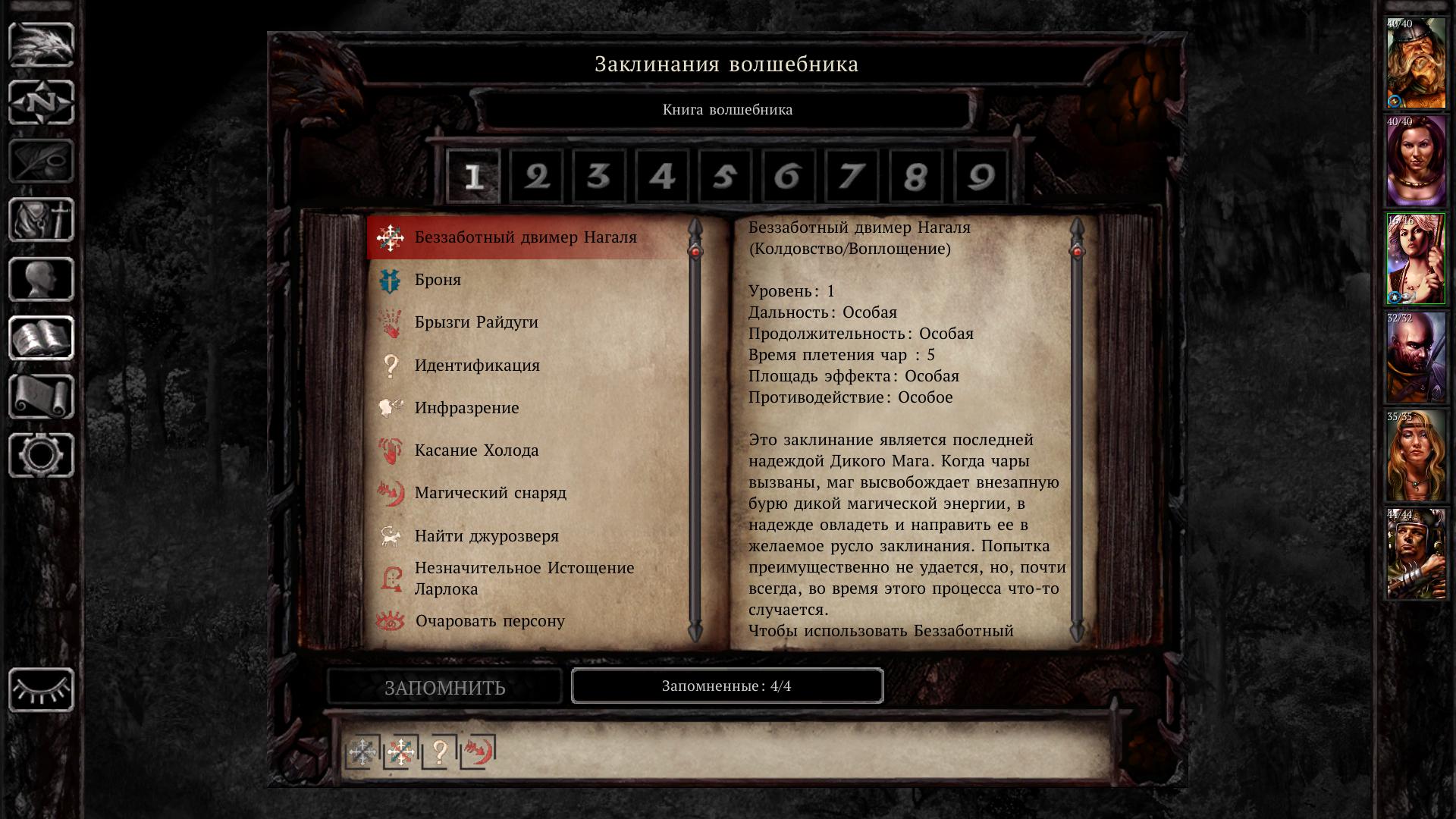Choose Магический снаряд from the spellbook
The image size is (1456, 819).
(x=490, y=493)
